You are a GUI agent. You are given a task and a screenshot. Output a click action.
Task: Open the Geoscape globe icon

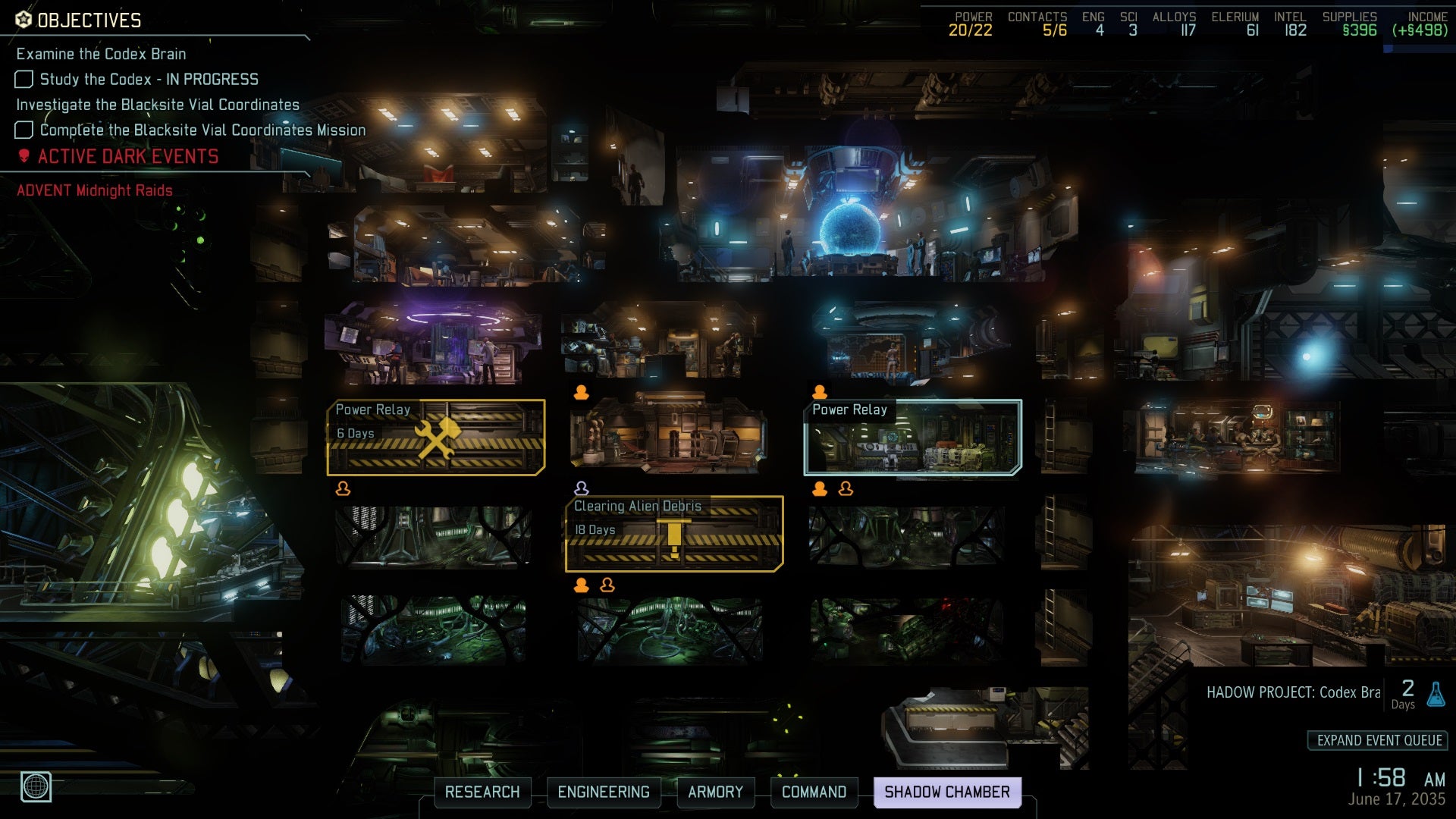(x=36, y=786)
